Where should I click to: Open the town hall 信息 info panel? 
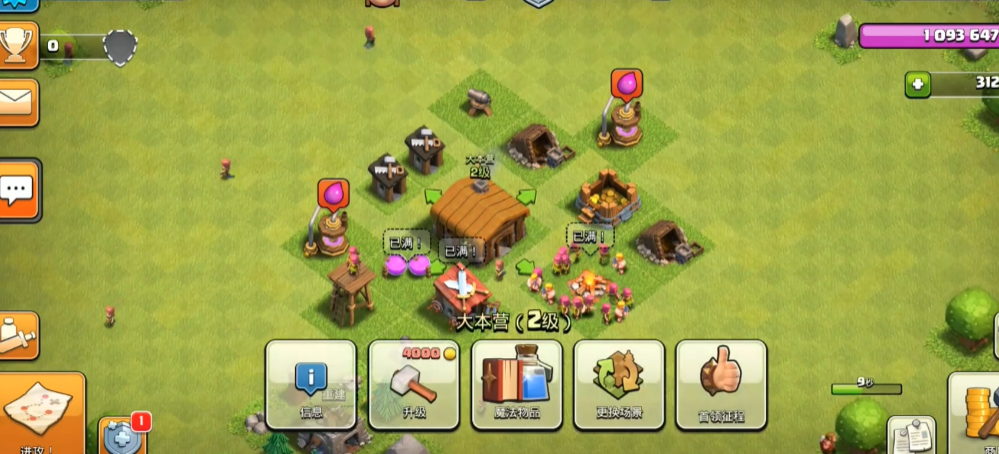[310, 385]
